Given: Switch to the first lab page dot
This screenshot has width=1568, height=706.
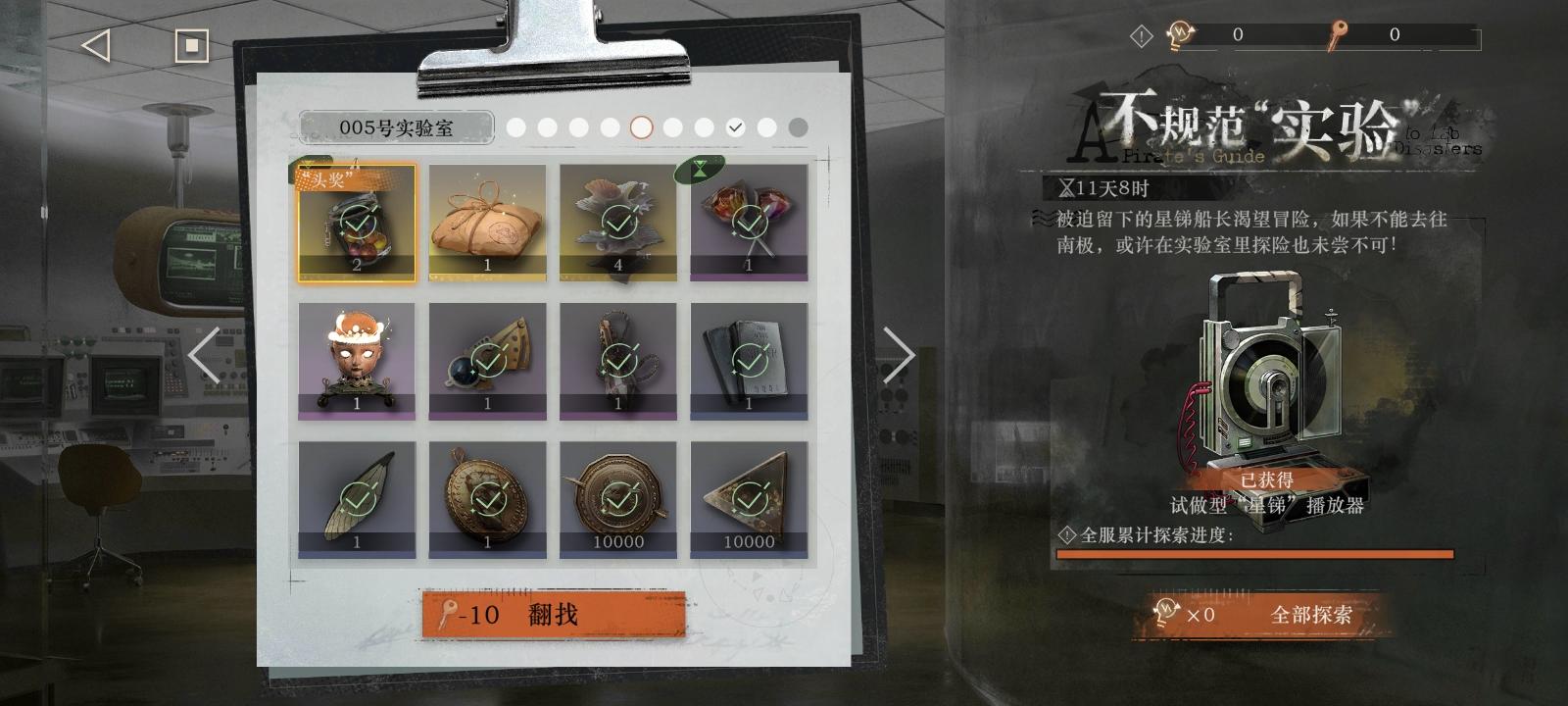Looking at the screenshot, I should click(516, 127).
